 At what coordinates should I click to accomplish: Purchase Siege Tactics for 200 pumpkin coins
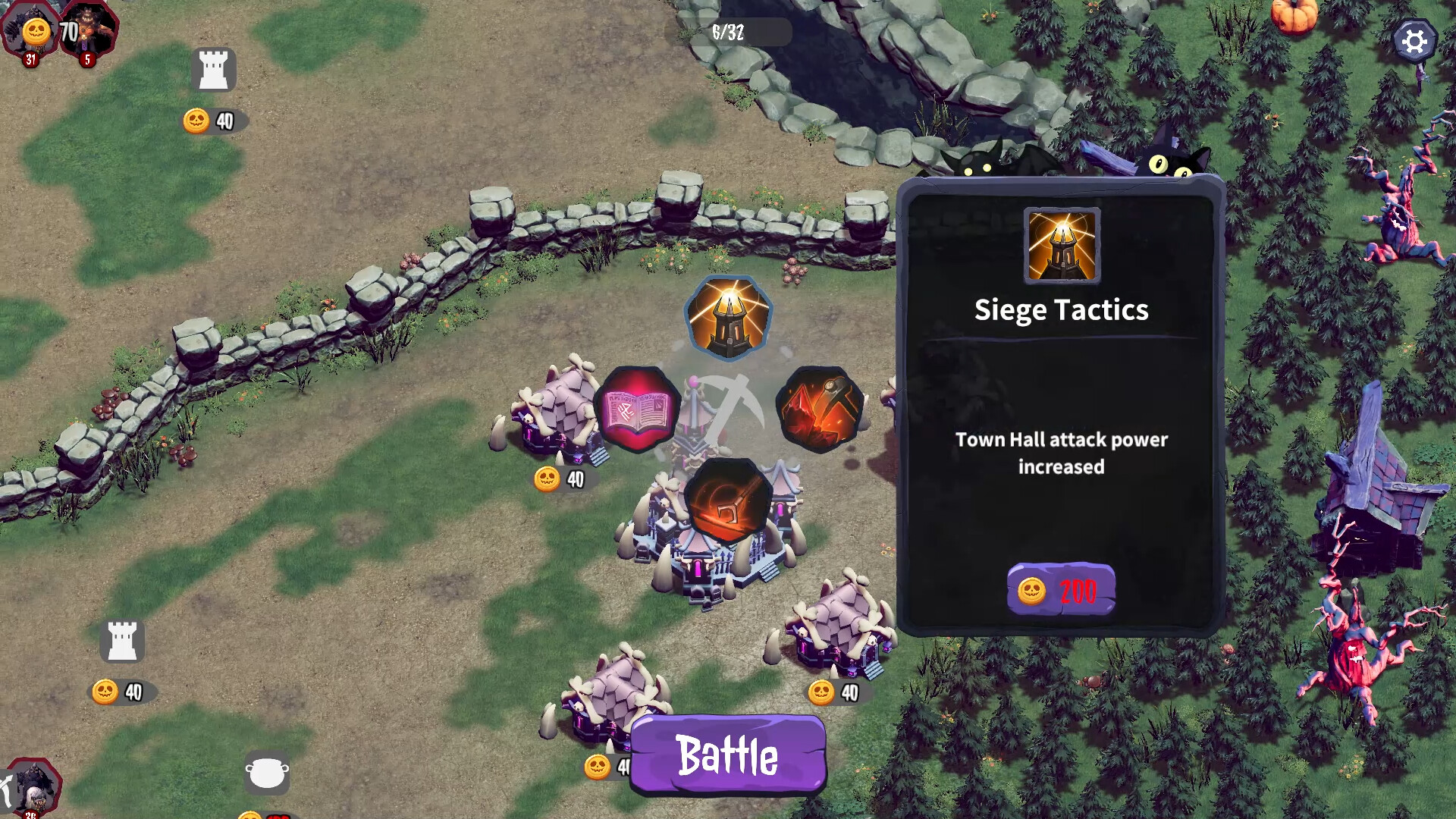pyautogui.click(x=1061, y=588)
